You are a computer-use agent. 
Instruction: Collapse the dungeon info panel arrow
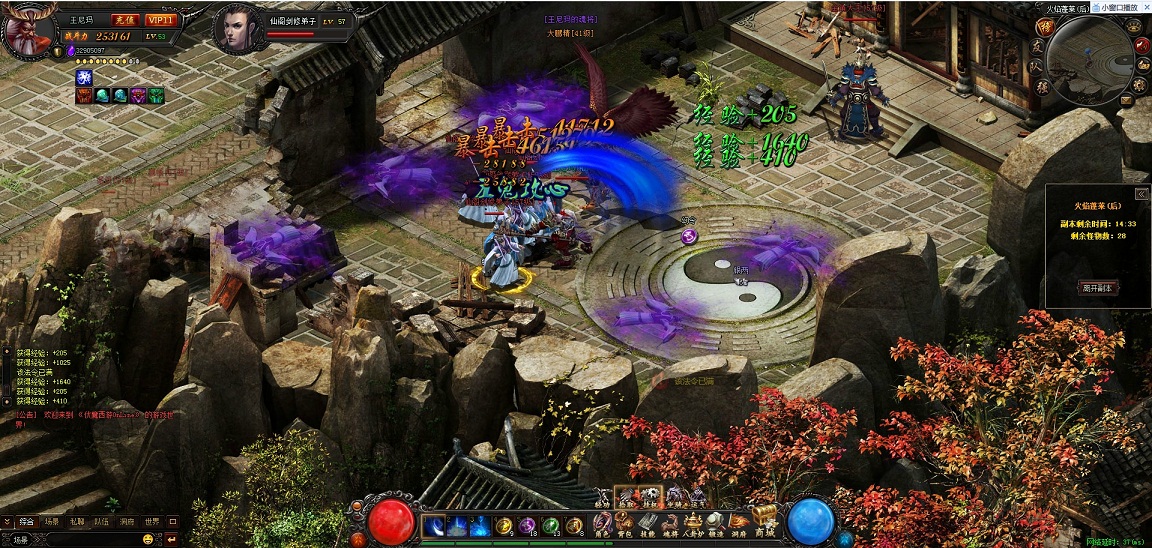pos(1140,194)
